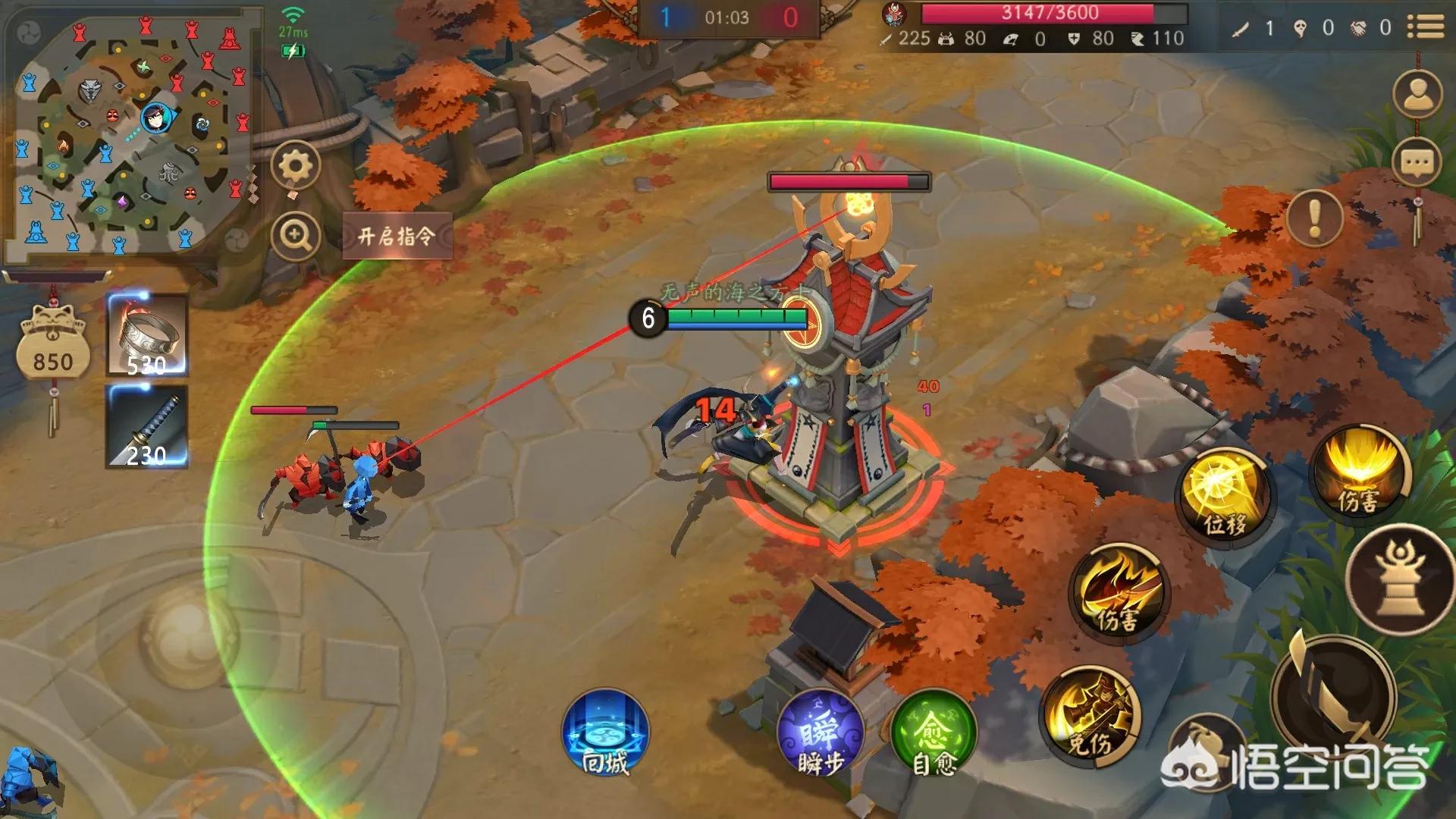Send an alert with the exclamation button
This screenshot has width=1456, height=819.
pyautogui.click(x=1314, y=218)
